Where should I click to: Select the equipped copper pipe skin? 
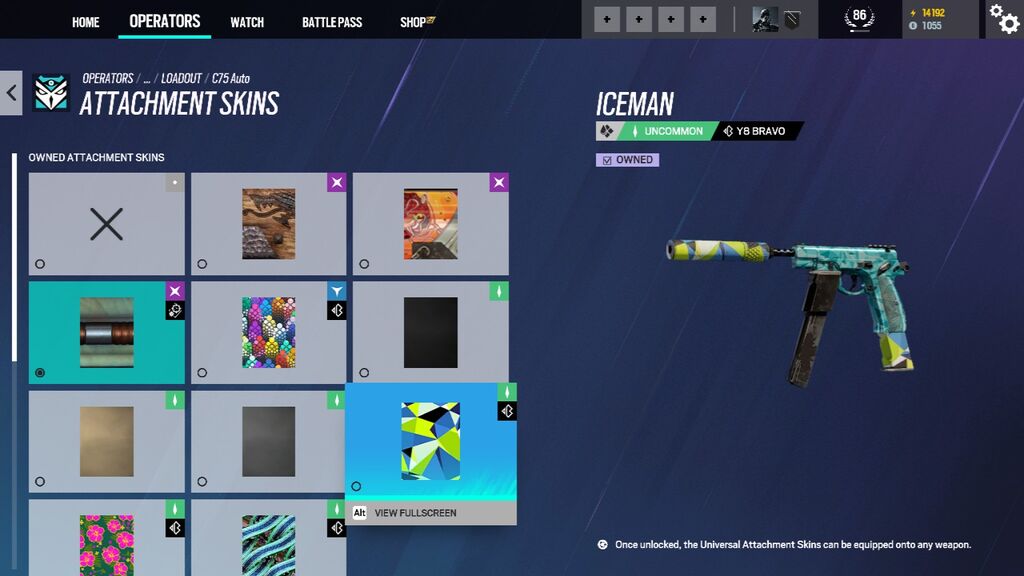click(x=106, y=332)
